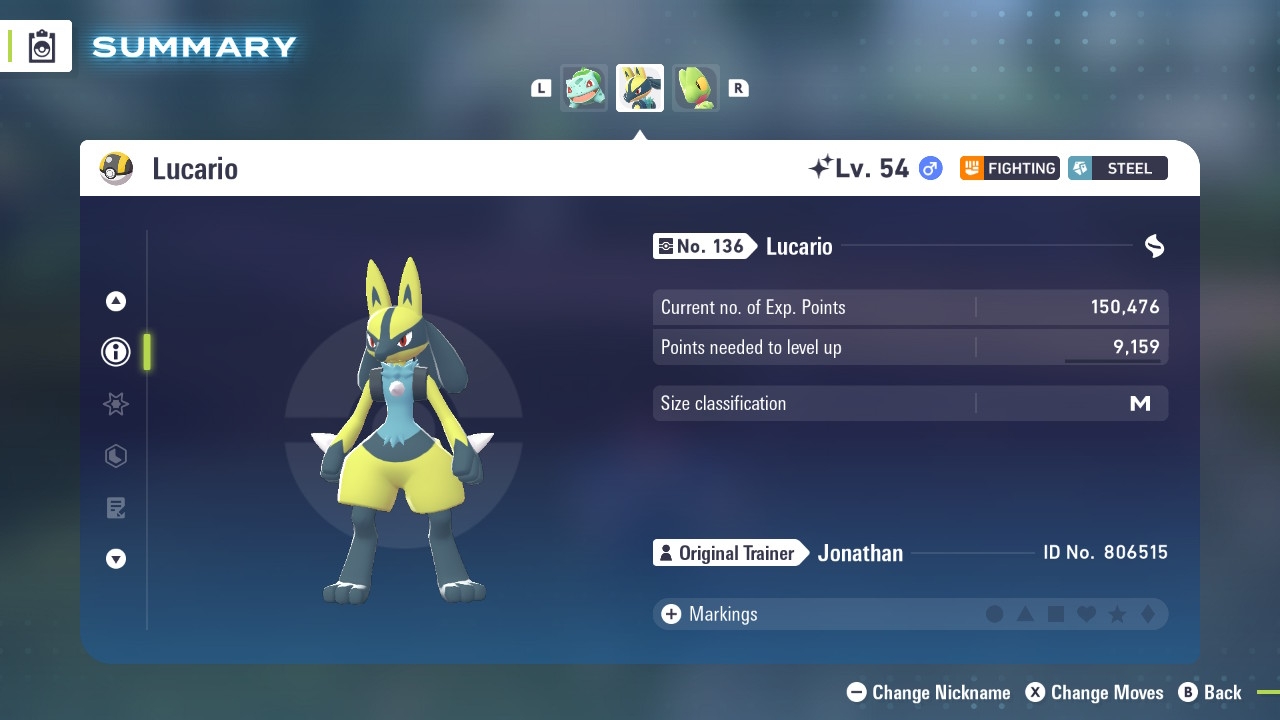Toggle the star marking
This screenshot has height=720, width=1280.
[x=1117, y=614]
